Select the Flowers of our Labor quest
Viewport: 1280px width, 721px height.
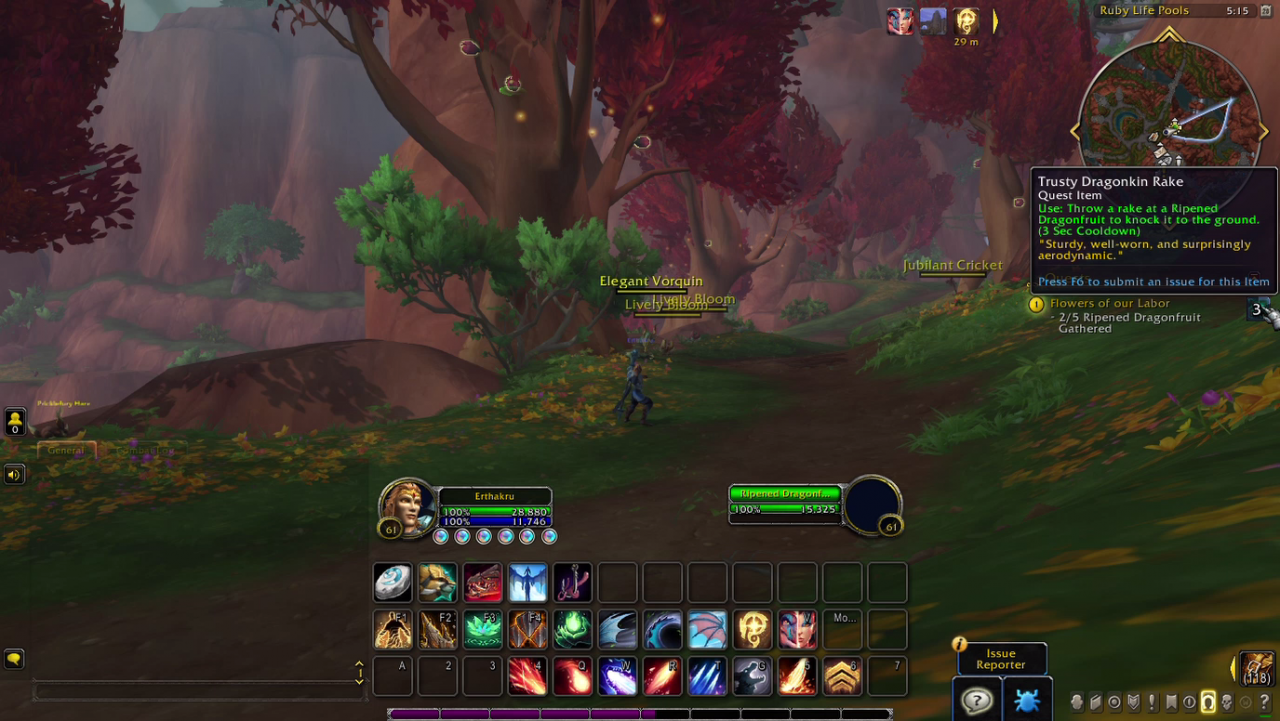pyautogui.click(x=1109, y=303)
